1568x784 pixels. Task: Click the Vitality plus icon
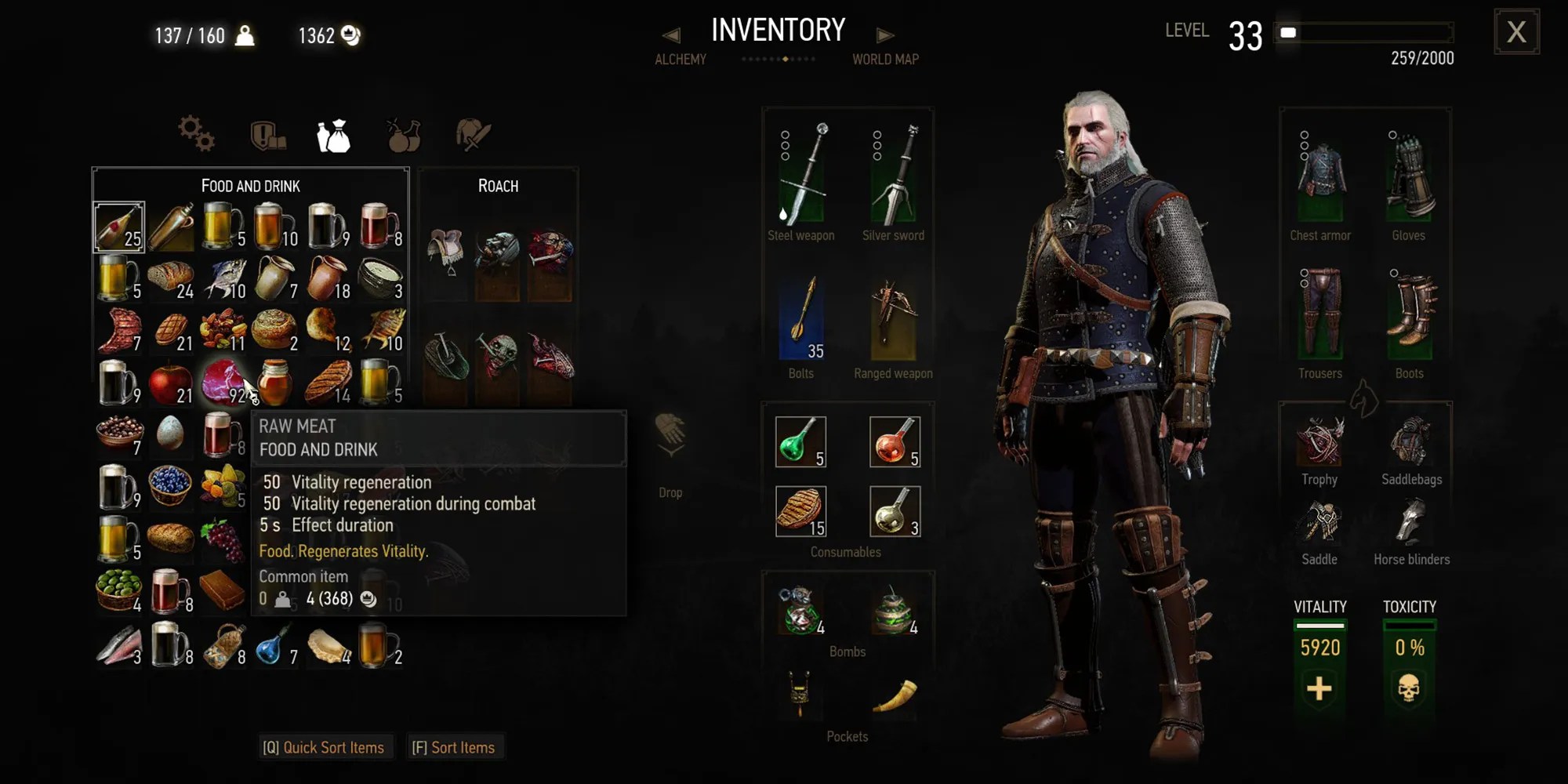point(1319,690)
